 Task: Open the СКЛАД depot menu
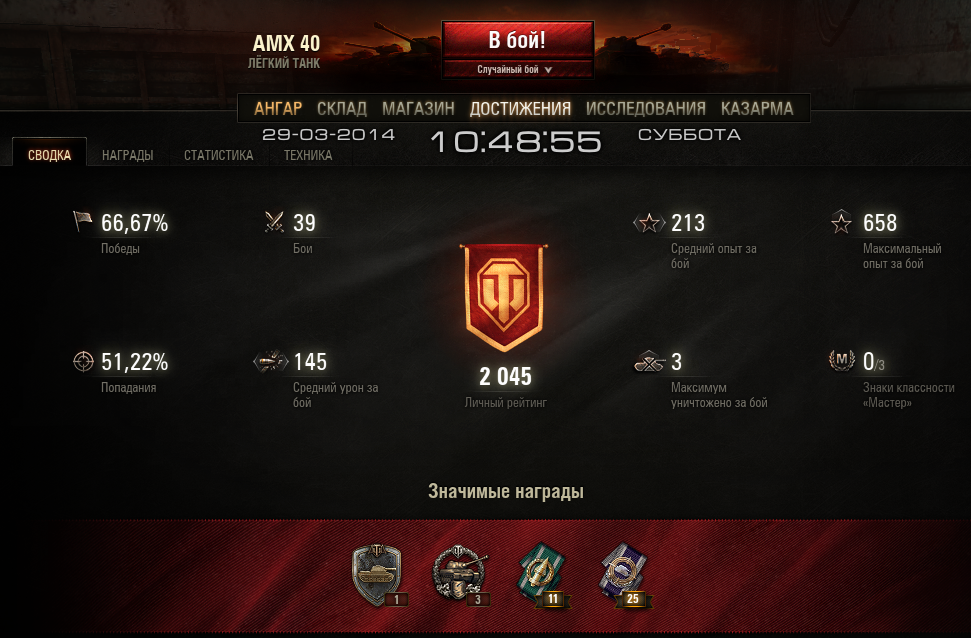coord(342,109)
